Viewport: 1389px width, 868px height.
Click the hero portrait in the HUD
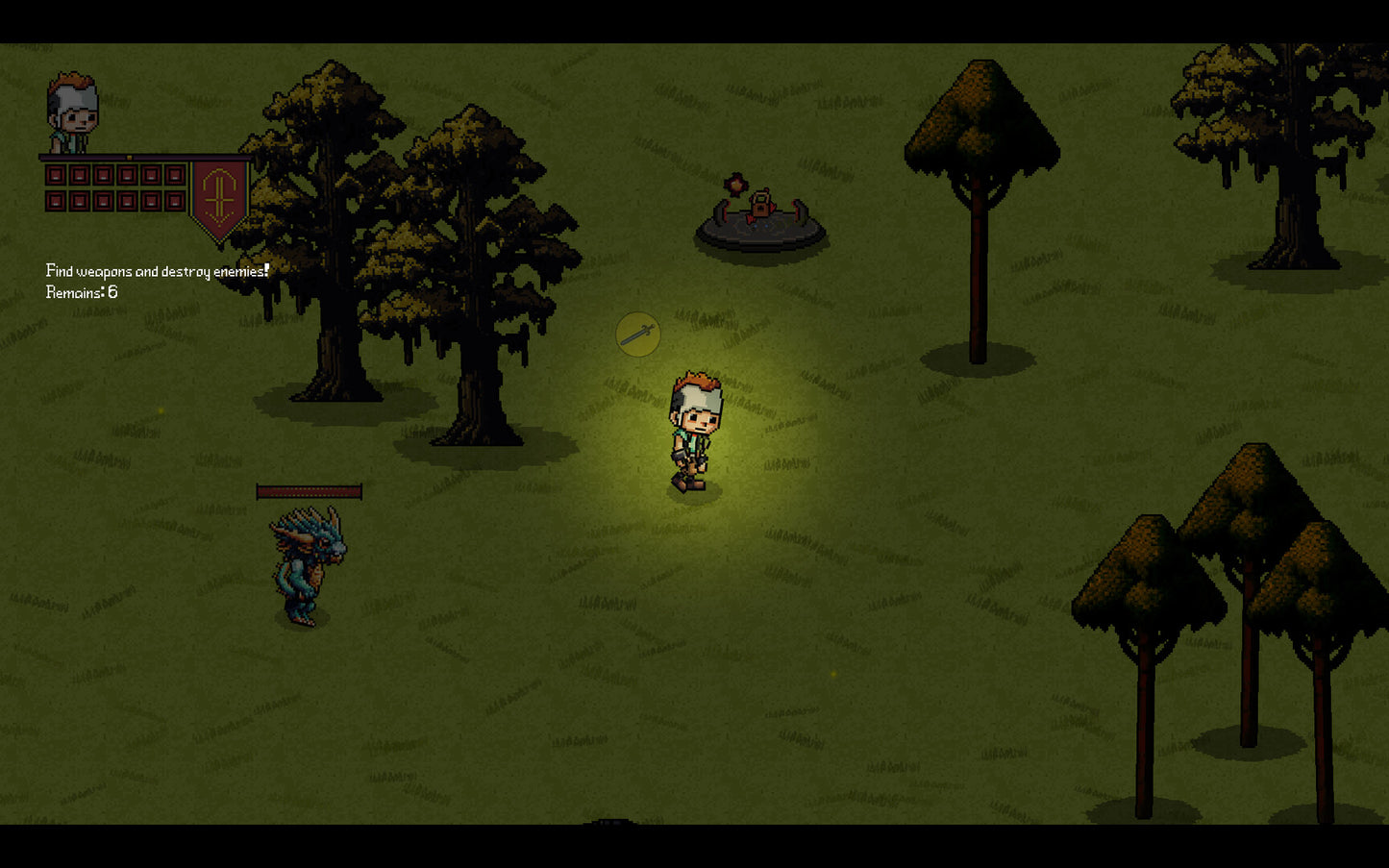[x=73, y=113]
